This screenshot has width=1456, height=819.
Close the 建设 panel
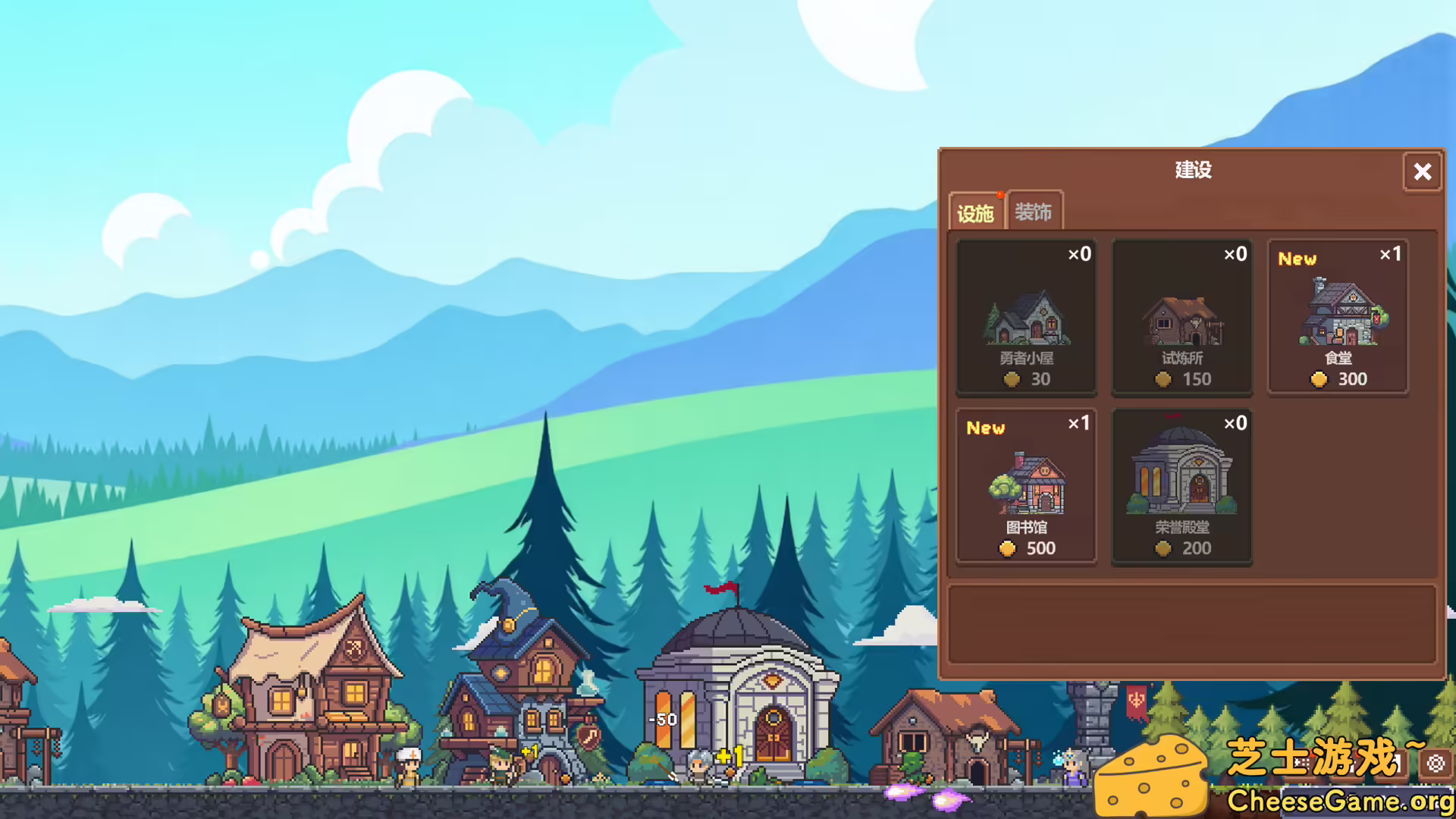(1422, 172)
